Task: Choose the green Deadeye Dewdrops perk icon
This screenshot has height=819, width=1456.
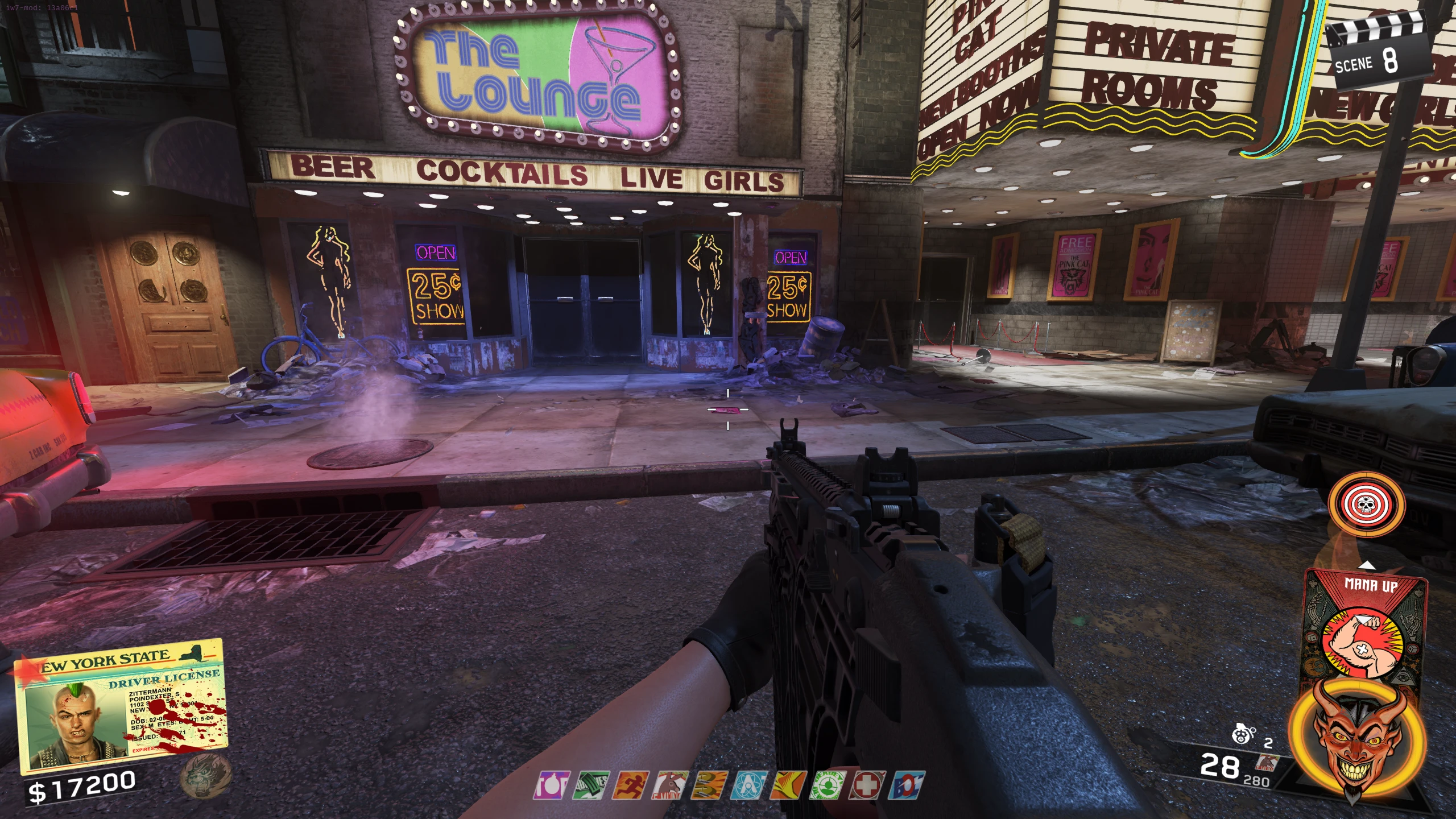Action: pos(828,785)
